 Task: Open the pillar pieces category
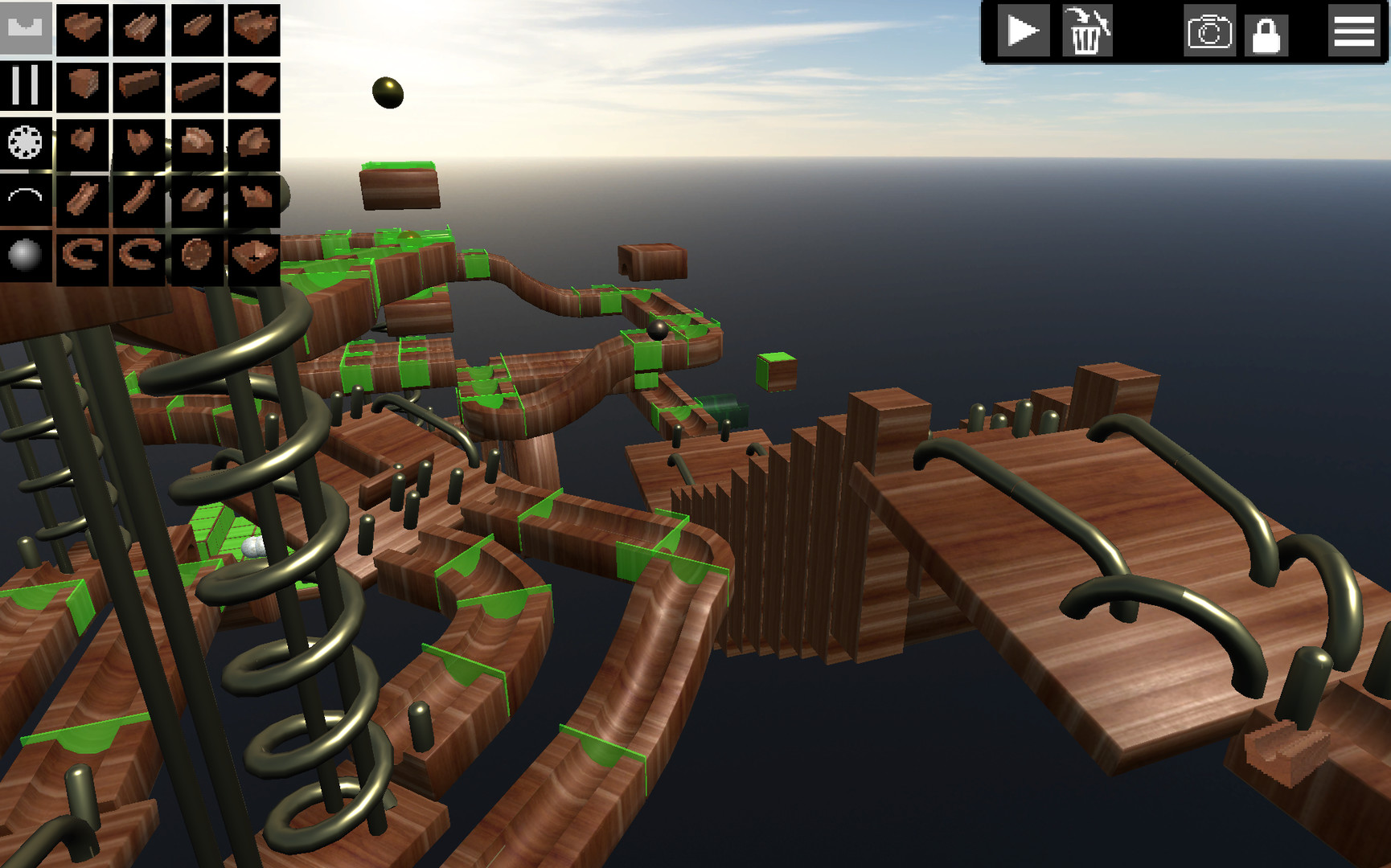click(x=27, y=86)
